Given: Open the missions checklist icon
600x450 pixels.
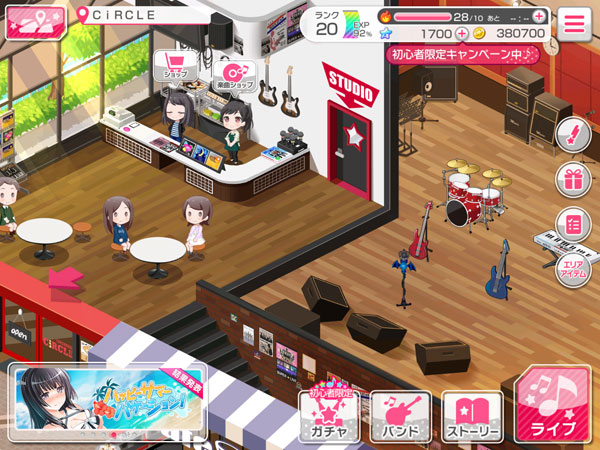Looking at the screenshot, I should coord(573,222).
